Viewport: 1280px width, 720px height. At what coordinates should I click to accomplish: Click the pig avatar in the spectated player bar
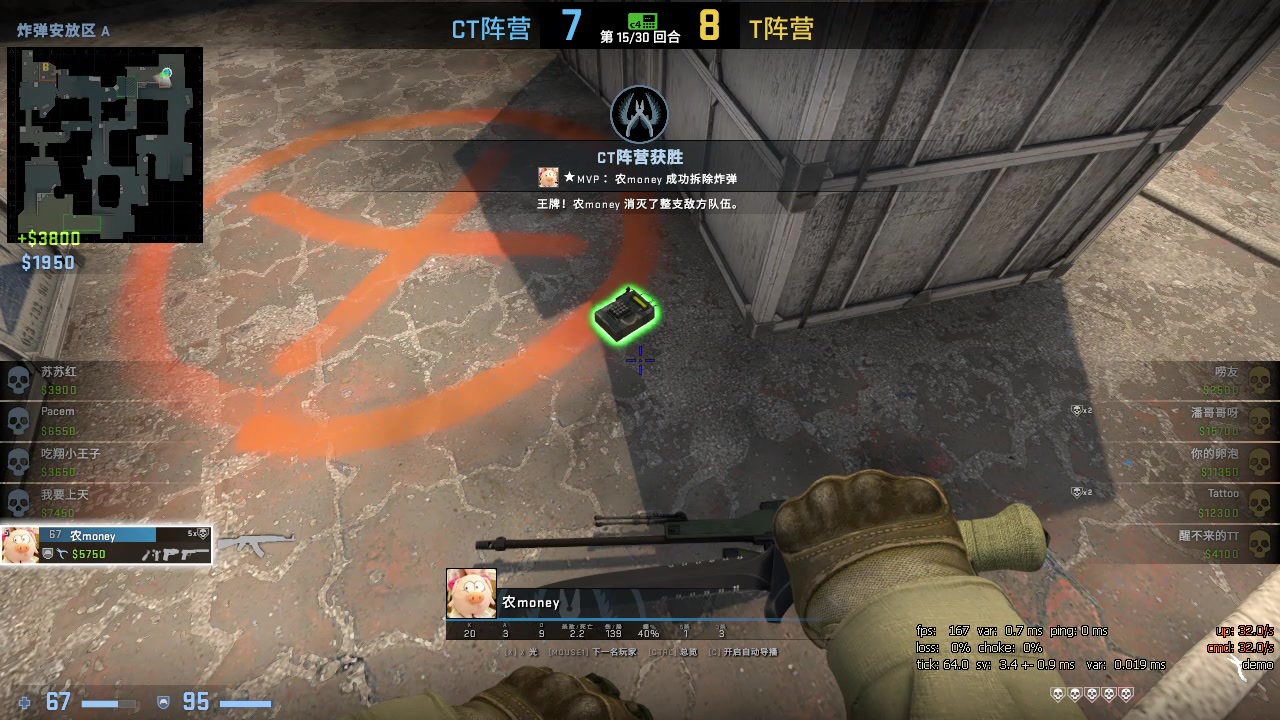point(470,592)
